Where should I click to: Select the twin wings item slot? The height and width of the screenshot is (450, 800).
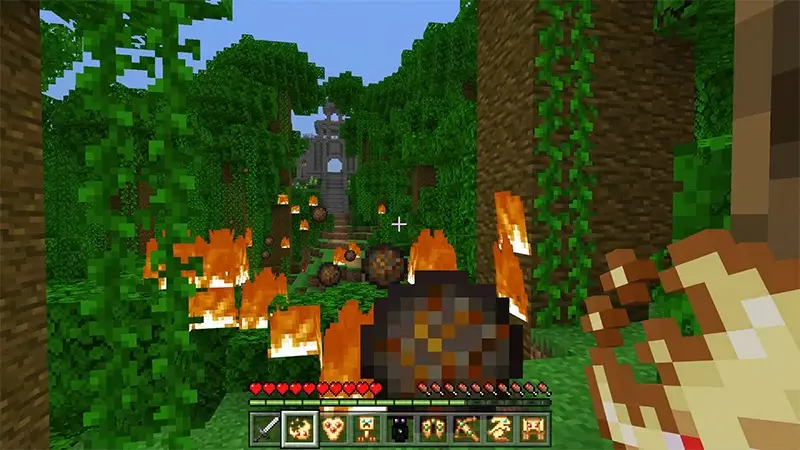(434, 428)
